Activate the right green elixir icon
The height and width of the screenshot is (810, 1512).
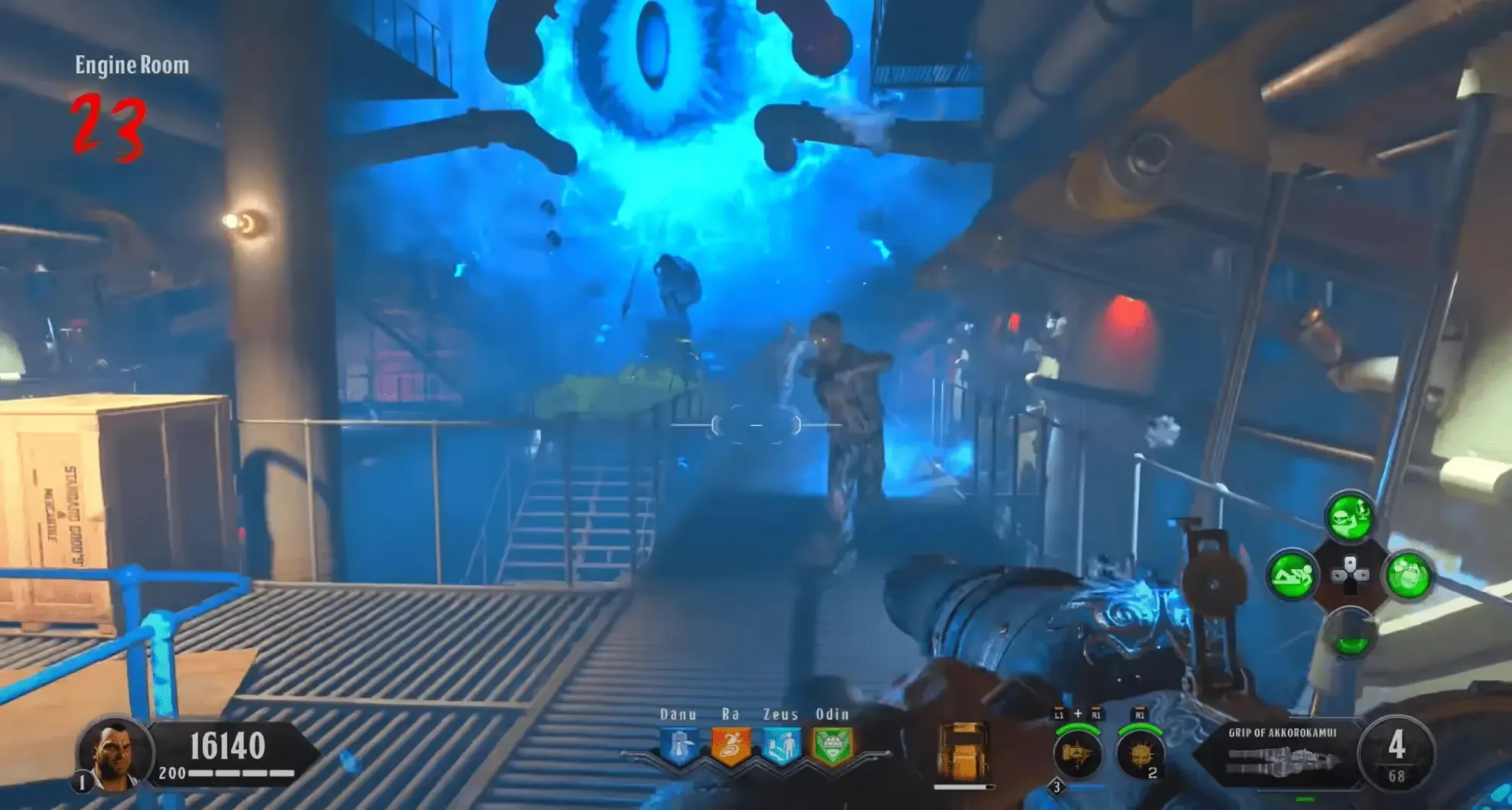coord(1407,574)
